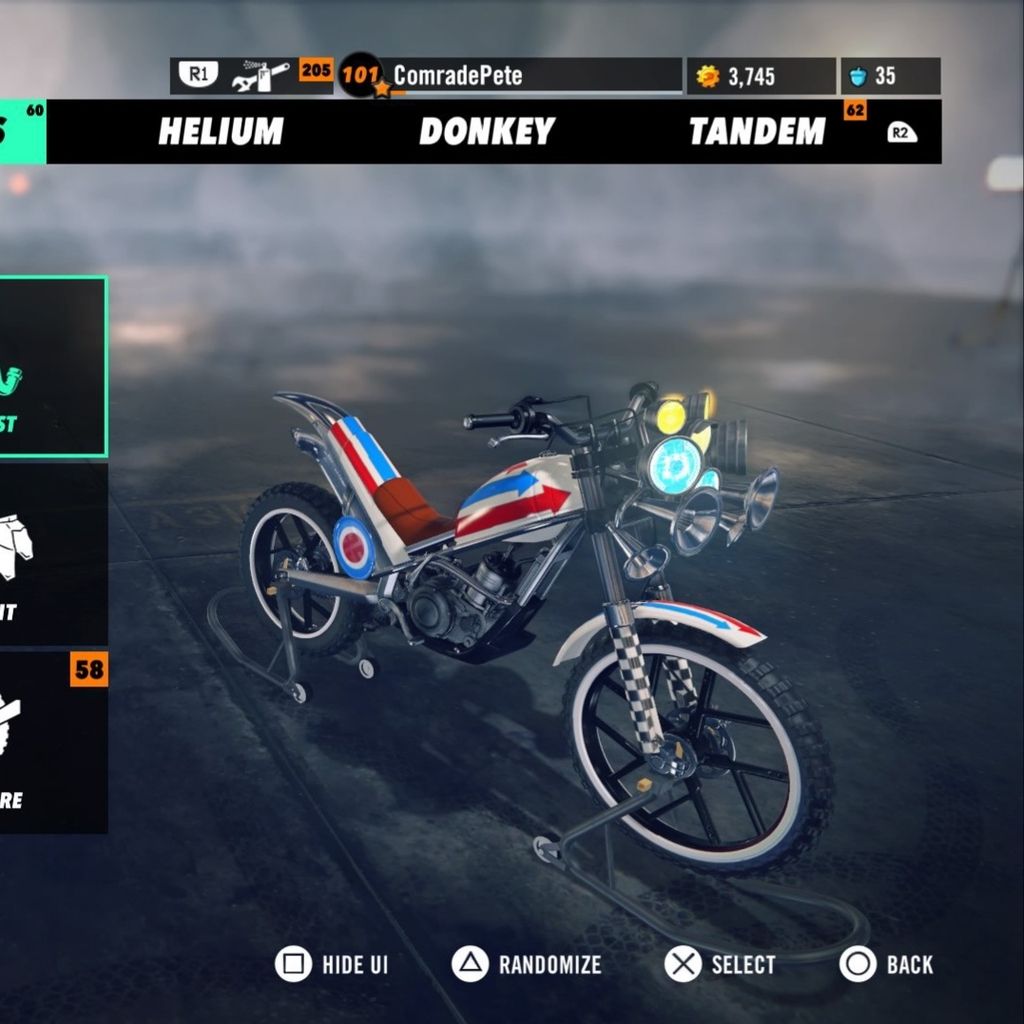Choose the highlighted green bike tab
This screenshot has height=1024, width=1024.
22,131
